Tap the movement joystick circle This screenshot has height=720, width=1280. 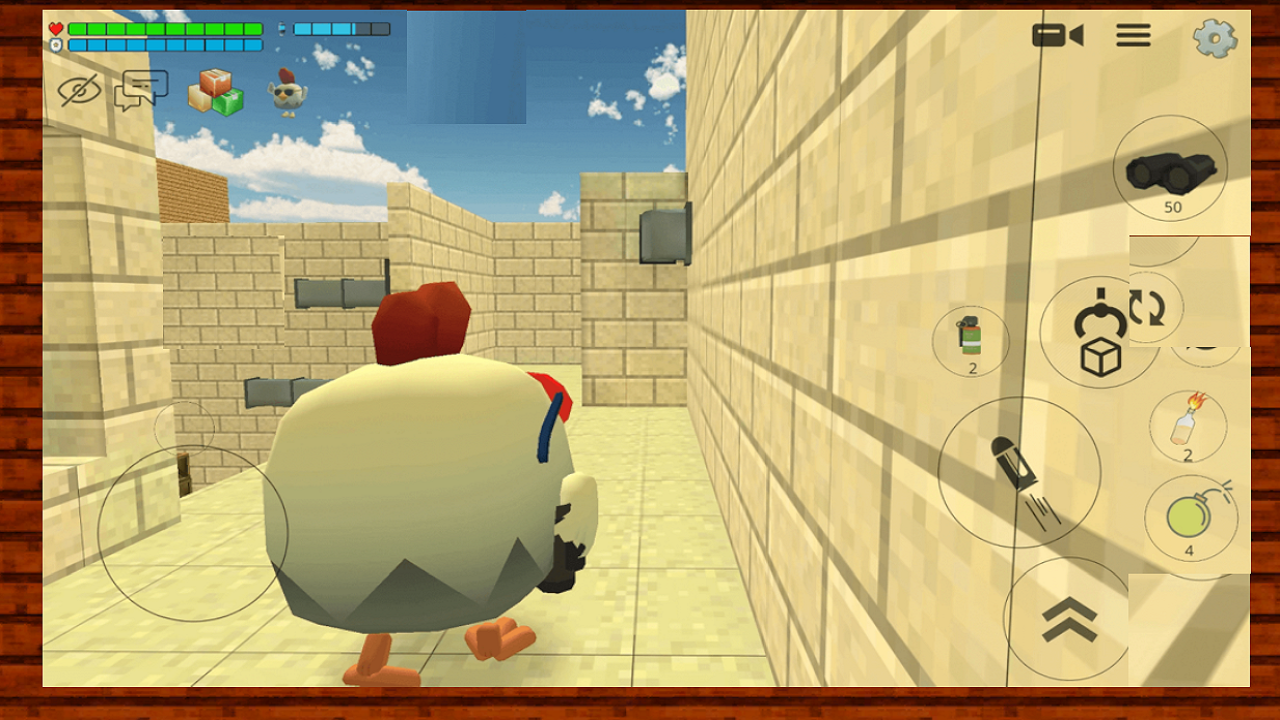click(x=190, y=535)
